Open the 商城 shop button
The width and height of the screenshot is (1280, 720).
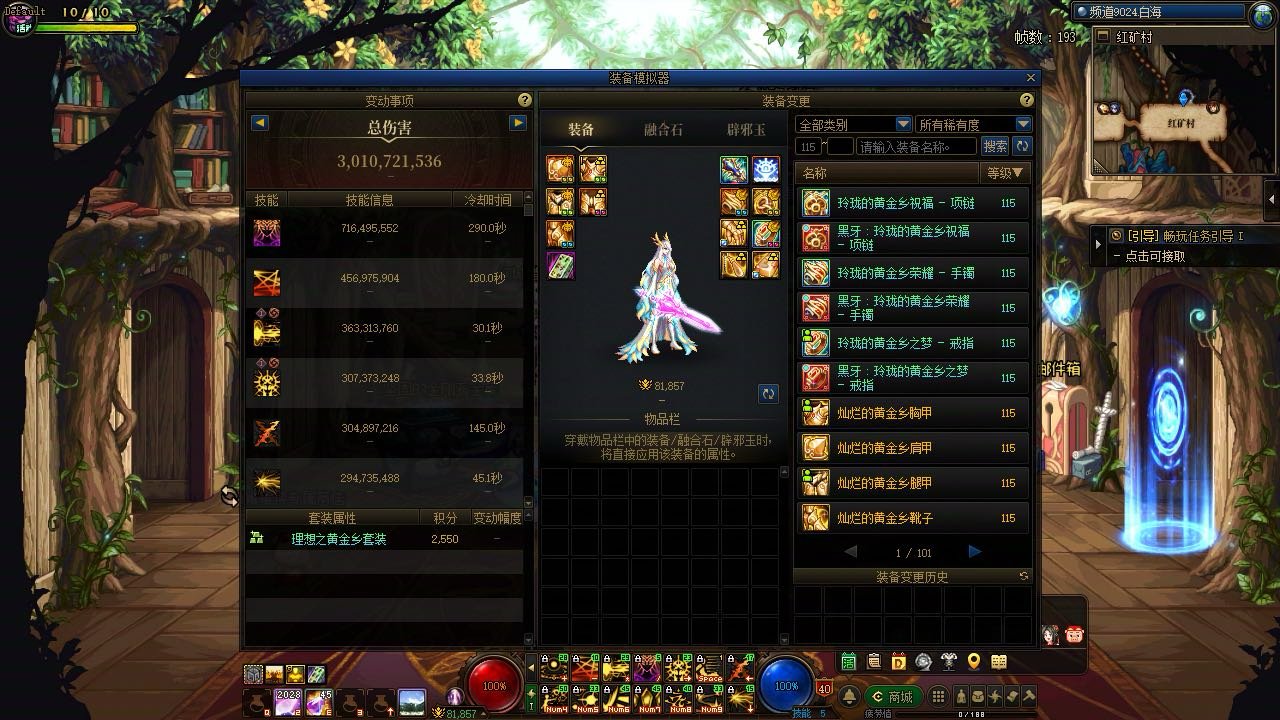(895, 695)
